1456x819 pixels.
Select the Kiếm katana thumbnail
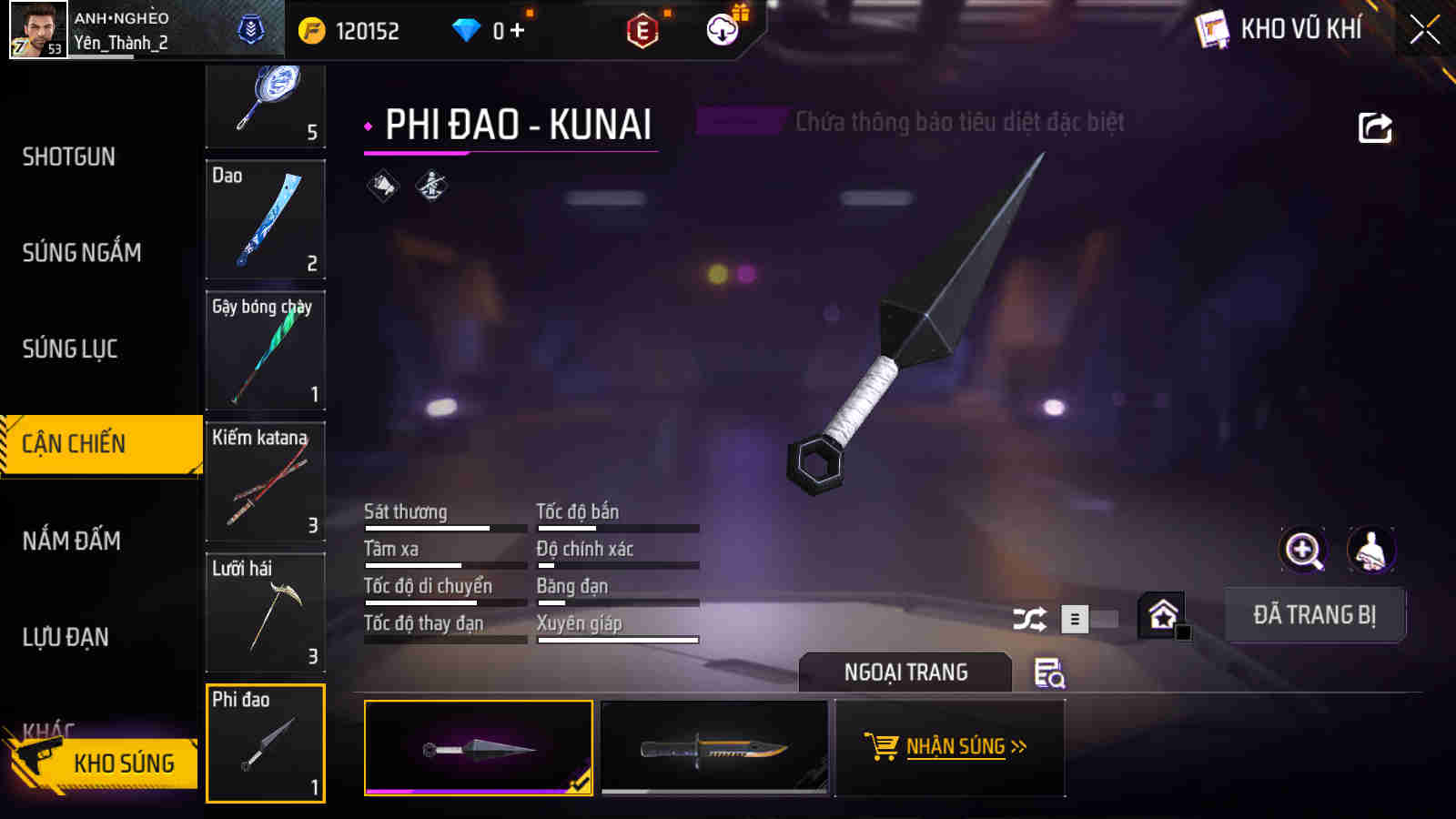(x=265, y=483)
